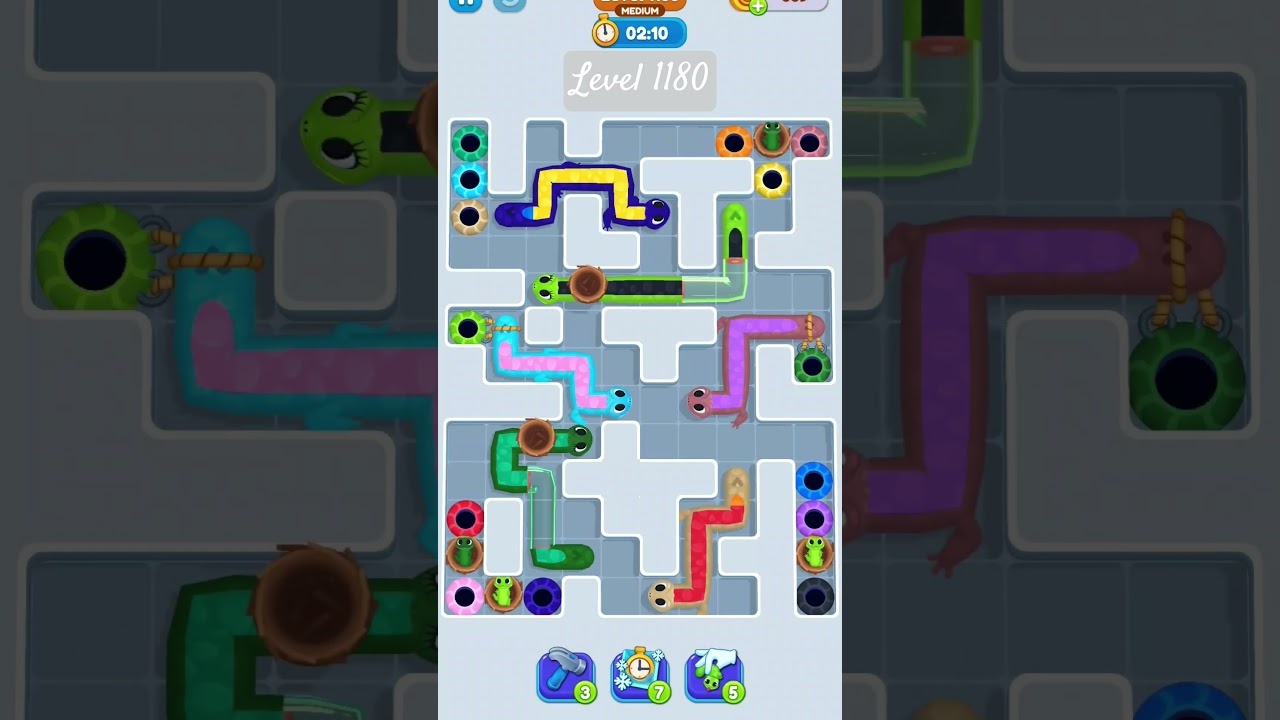The image size is (1280, 720).
Task: Select the red snake's head
Action: [x=660, y=595]
